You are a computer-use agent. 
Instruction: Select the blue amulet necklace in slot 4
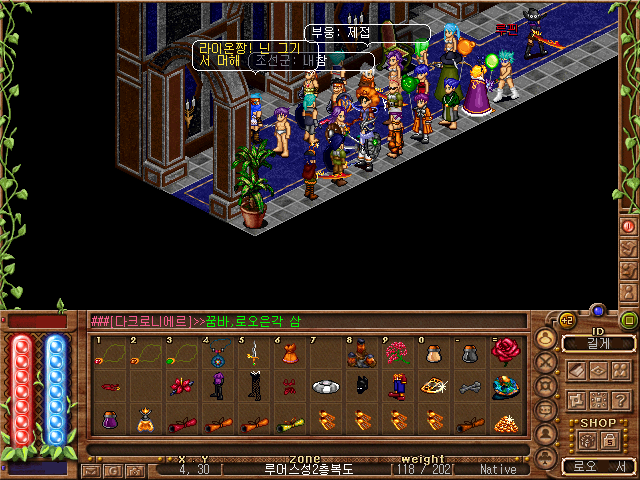coord(218,353)
